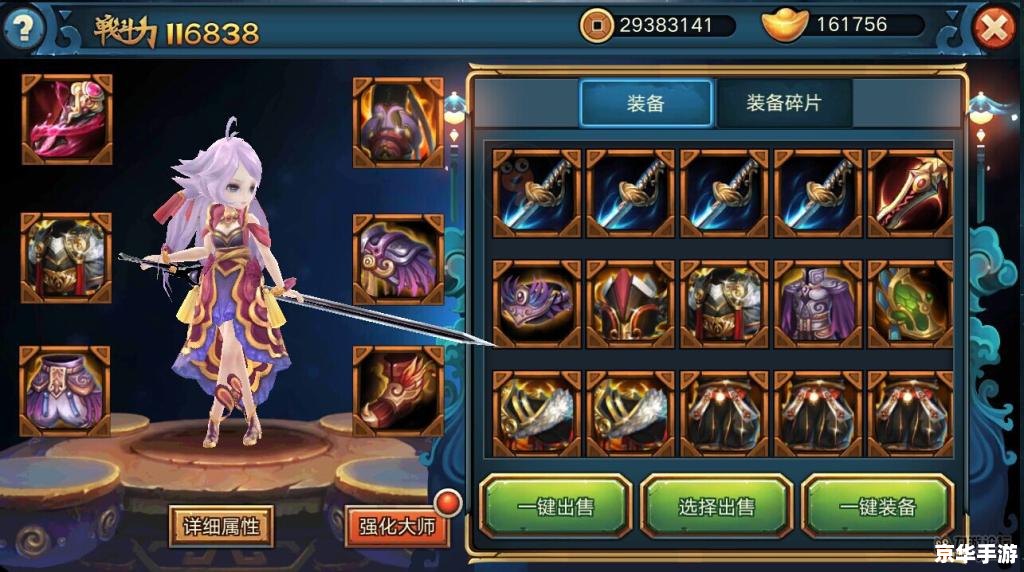Select the equipped pink helmet slot

pyautogui.click(x=66, y=119)
